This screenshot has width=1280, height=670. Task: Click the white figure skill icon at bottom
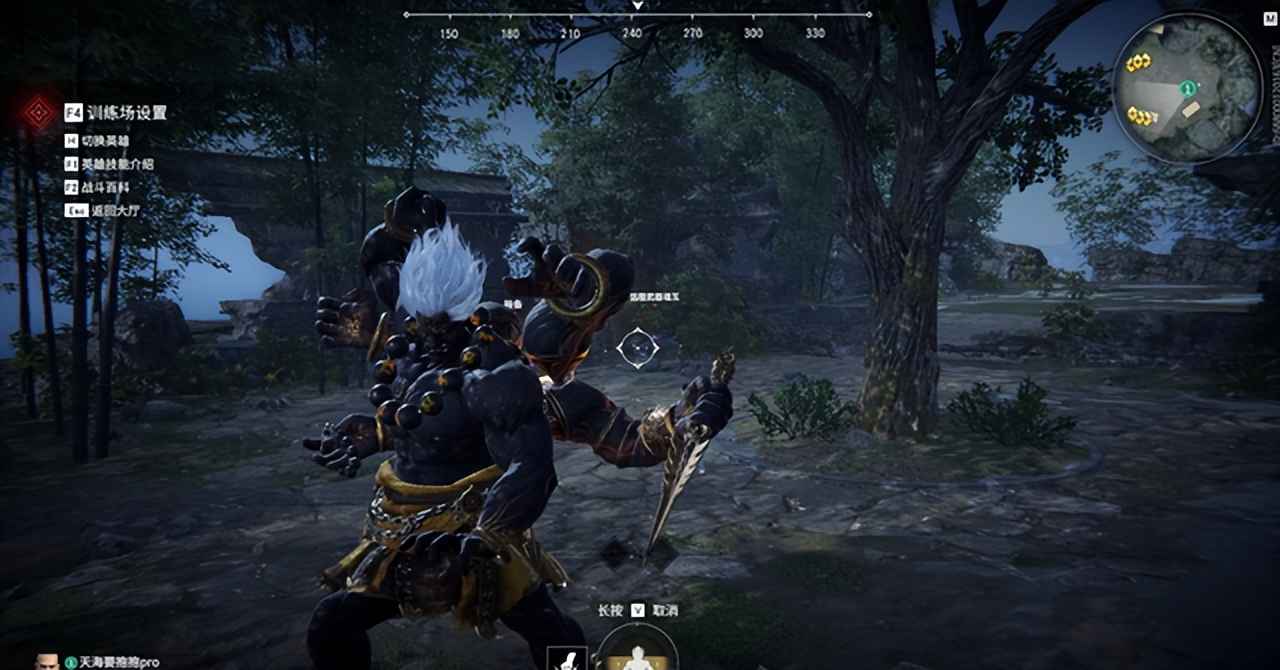pyautogui.click(x=566, y=659)
